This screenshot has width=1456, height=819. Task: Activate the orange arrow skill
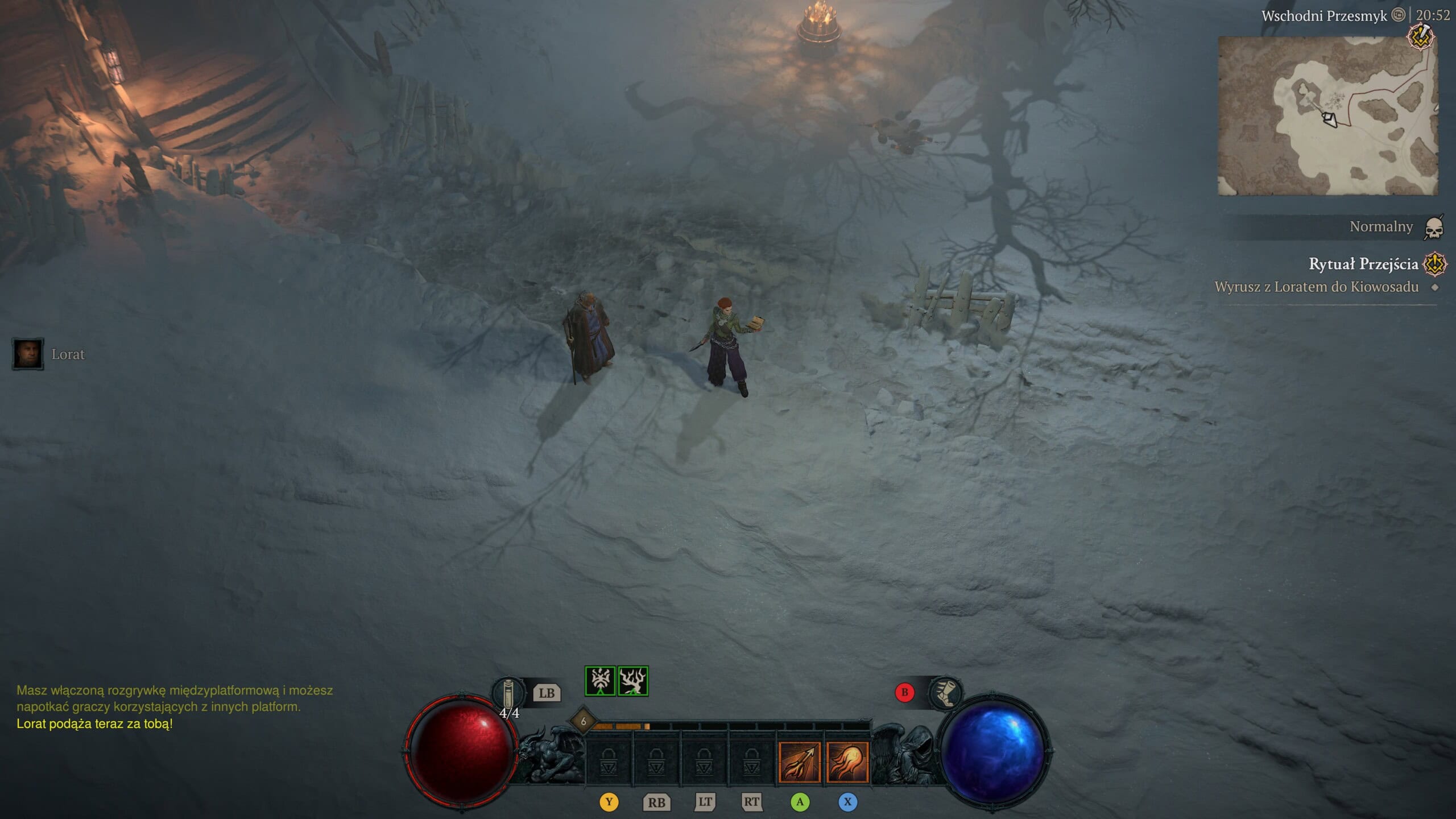(x=800, y=762)
